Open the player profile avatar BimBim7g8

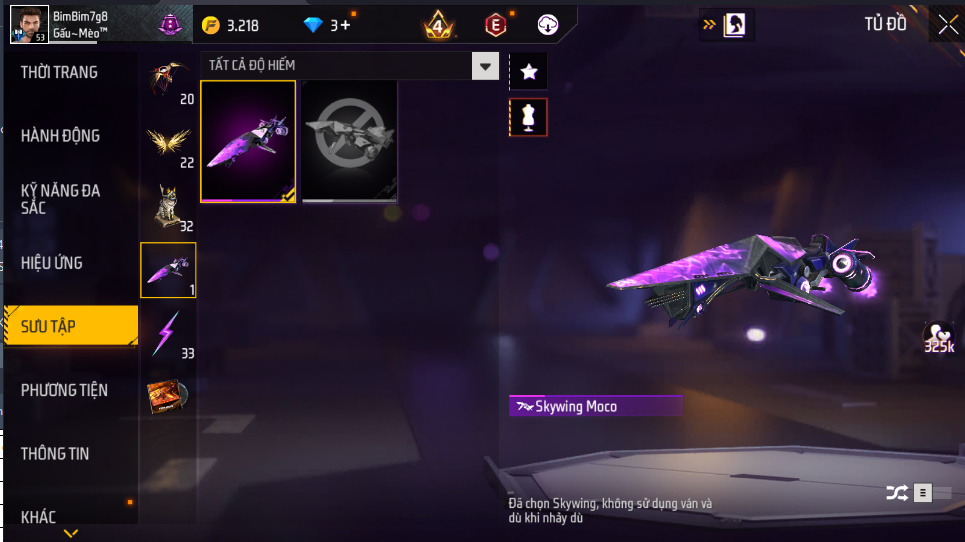tap(29, 24)
